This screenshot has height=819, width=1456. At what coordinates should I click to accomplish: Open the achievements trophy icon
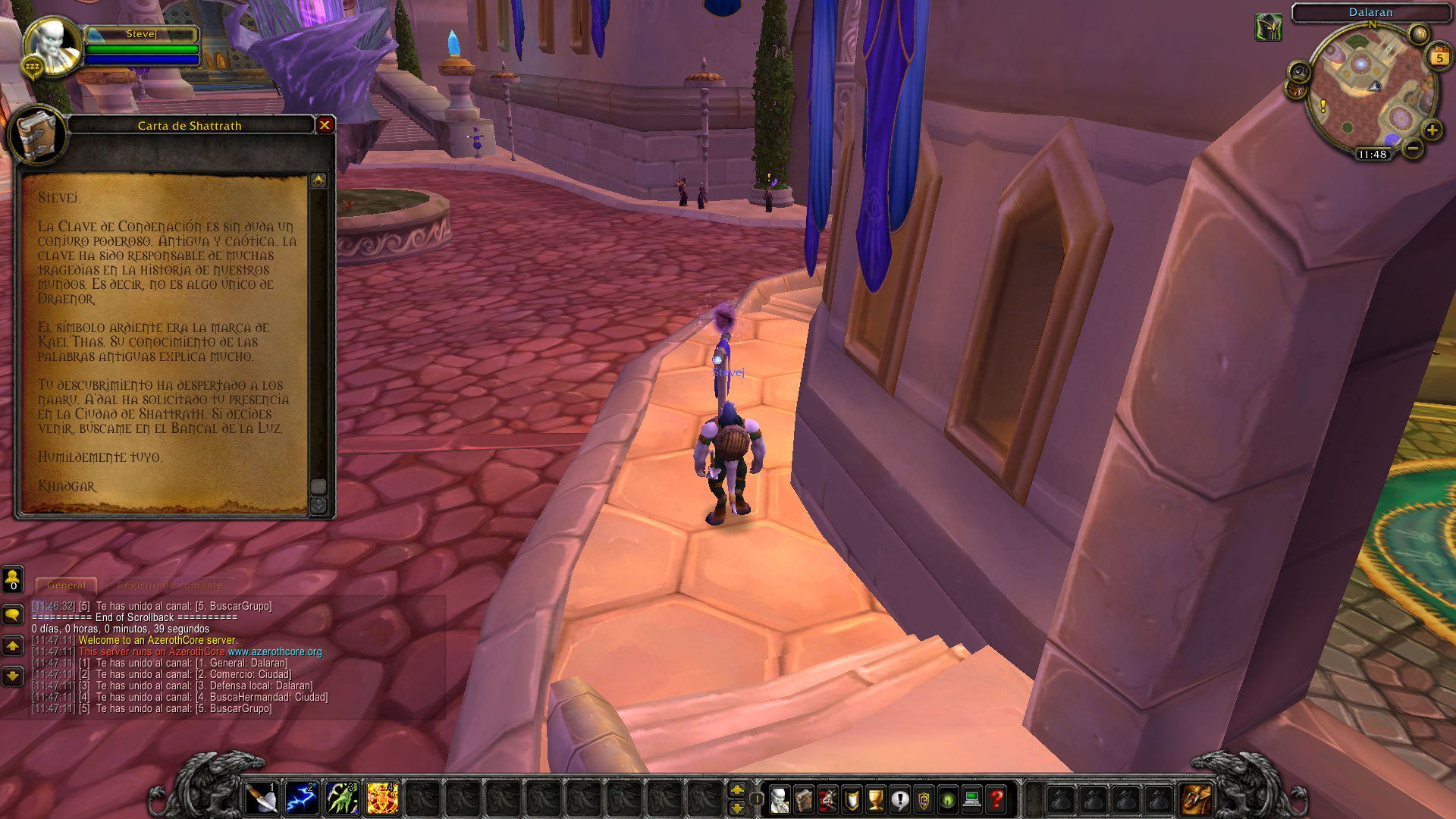pos(875,800)
